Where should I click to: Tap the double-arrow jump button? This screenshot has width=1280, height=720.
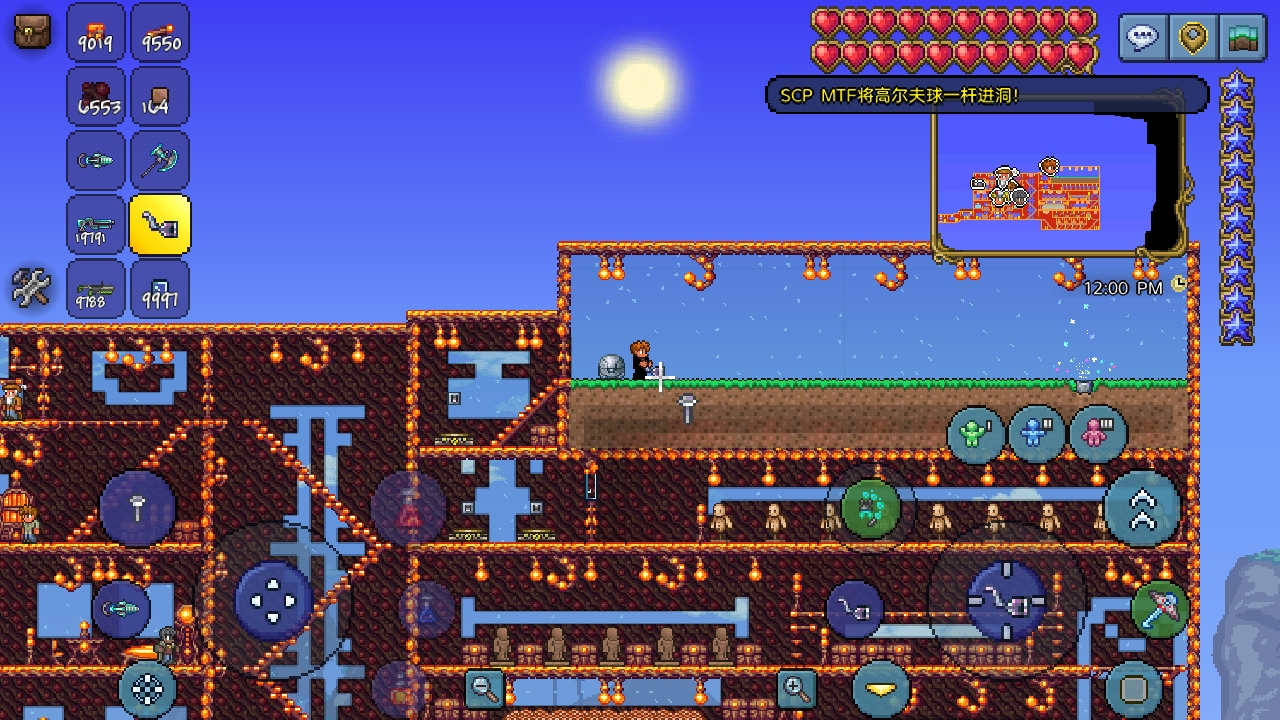1141,508
